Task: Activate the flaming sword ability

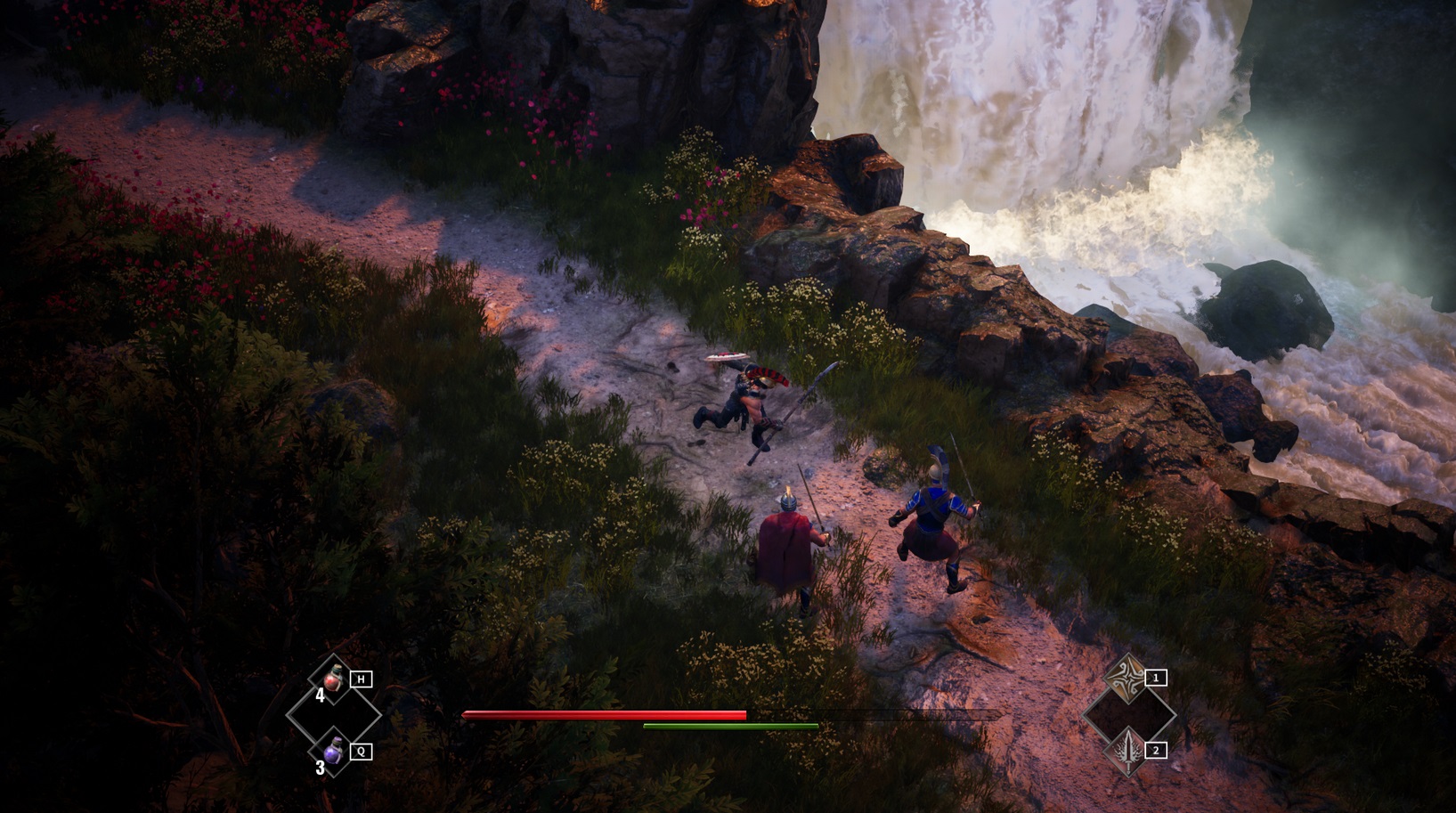Action: point(1128,751)
